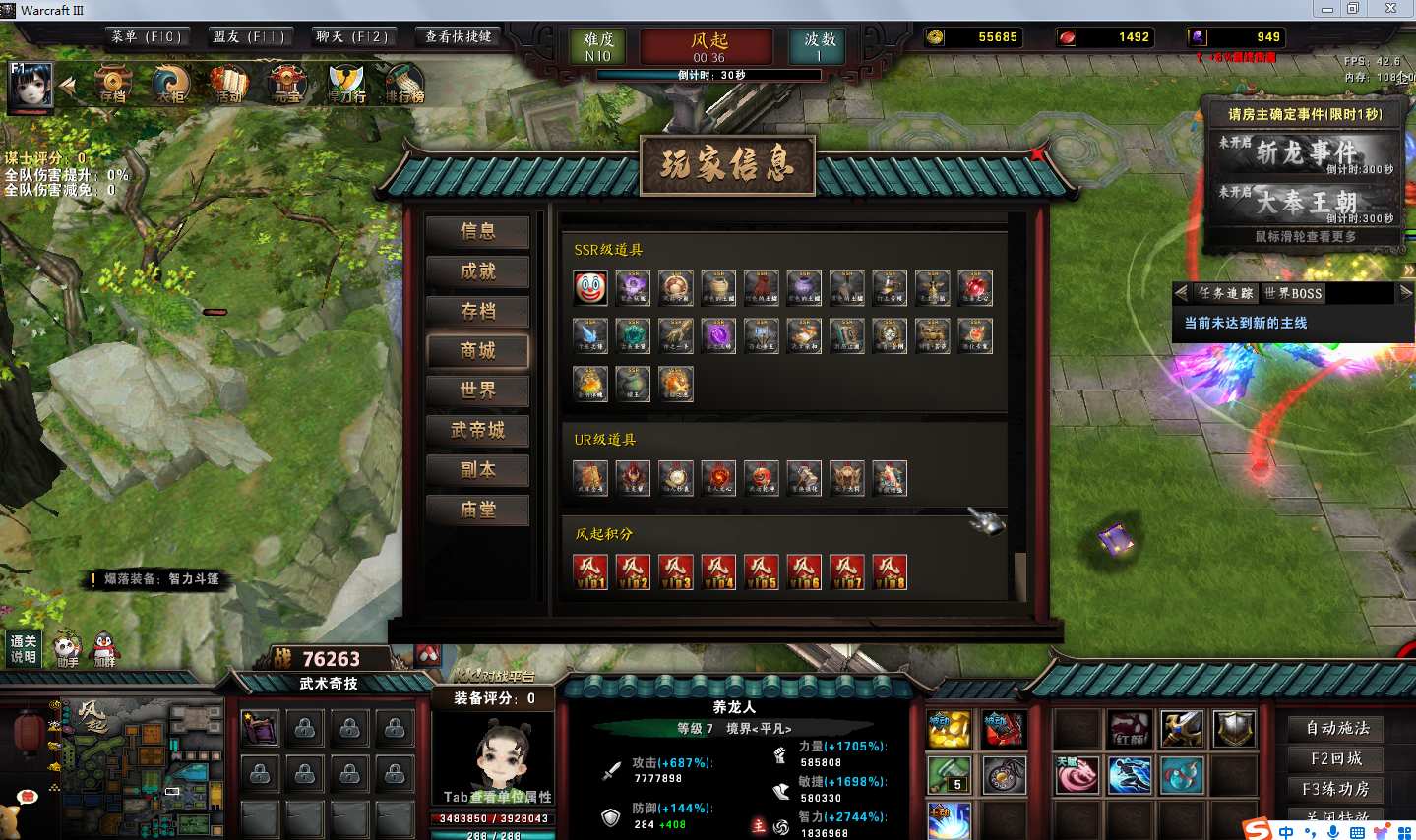The height and width of the screenshot is (840, 1416).
Task: Switch to the 成就 achievements tab
Action: click(477, 271)
